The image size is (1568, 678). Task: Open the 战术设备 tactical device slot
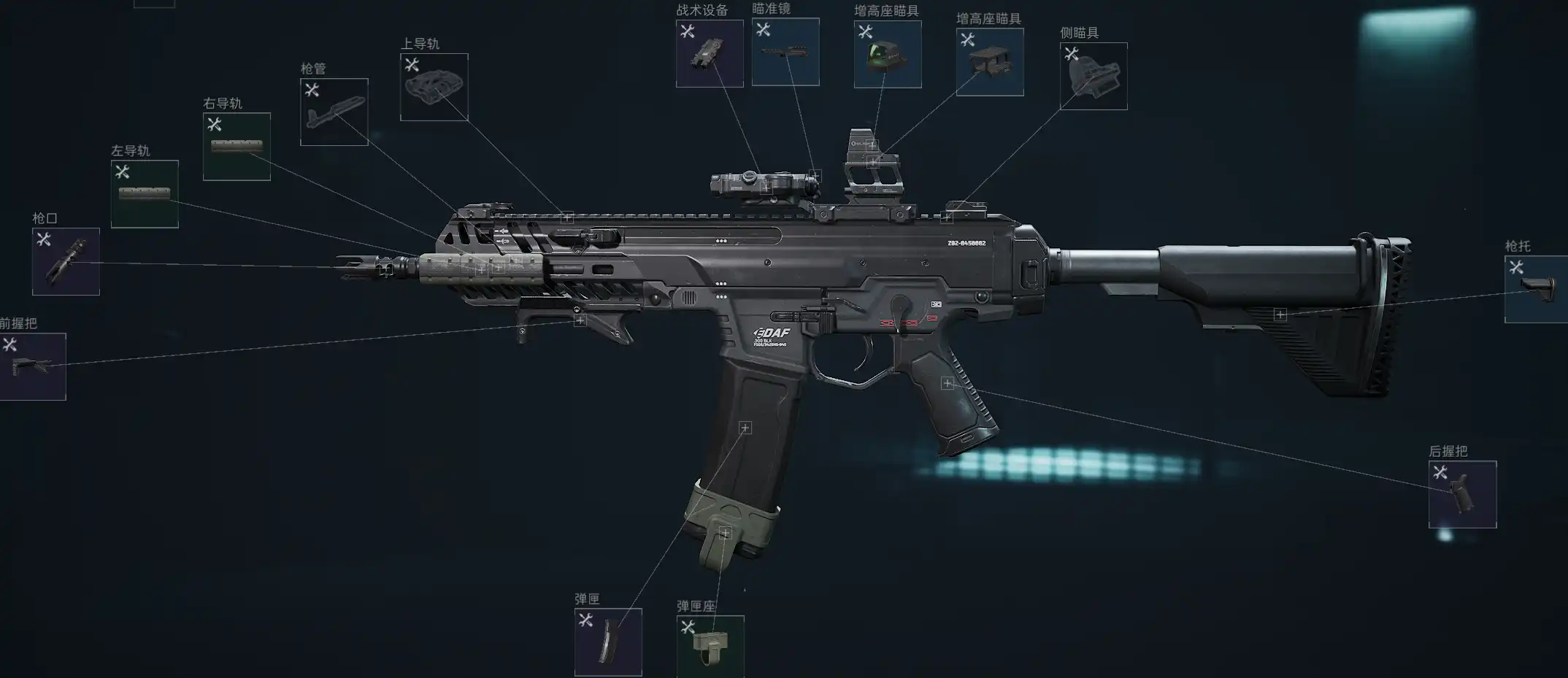click(709, 53)
